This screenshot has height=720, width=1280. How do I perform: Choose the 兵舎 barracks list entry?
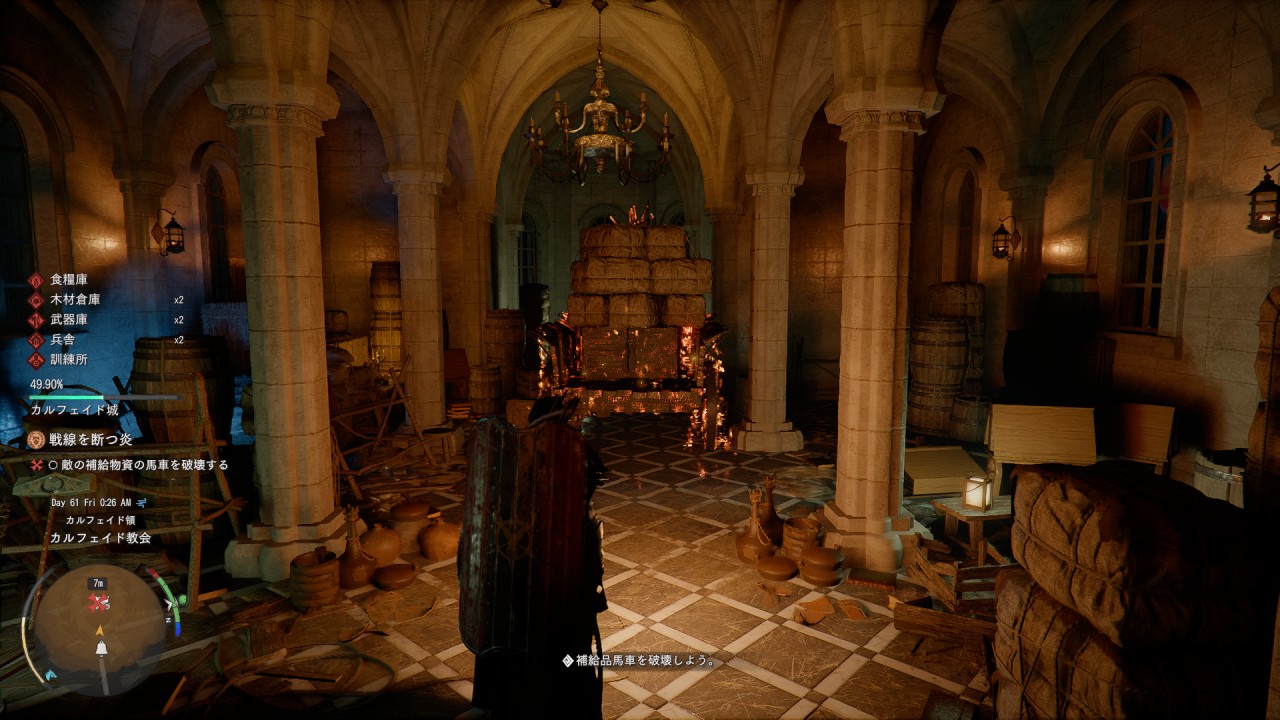63,340
